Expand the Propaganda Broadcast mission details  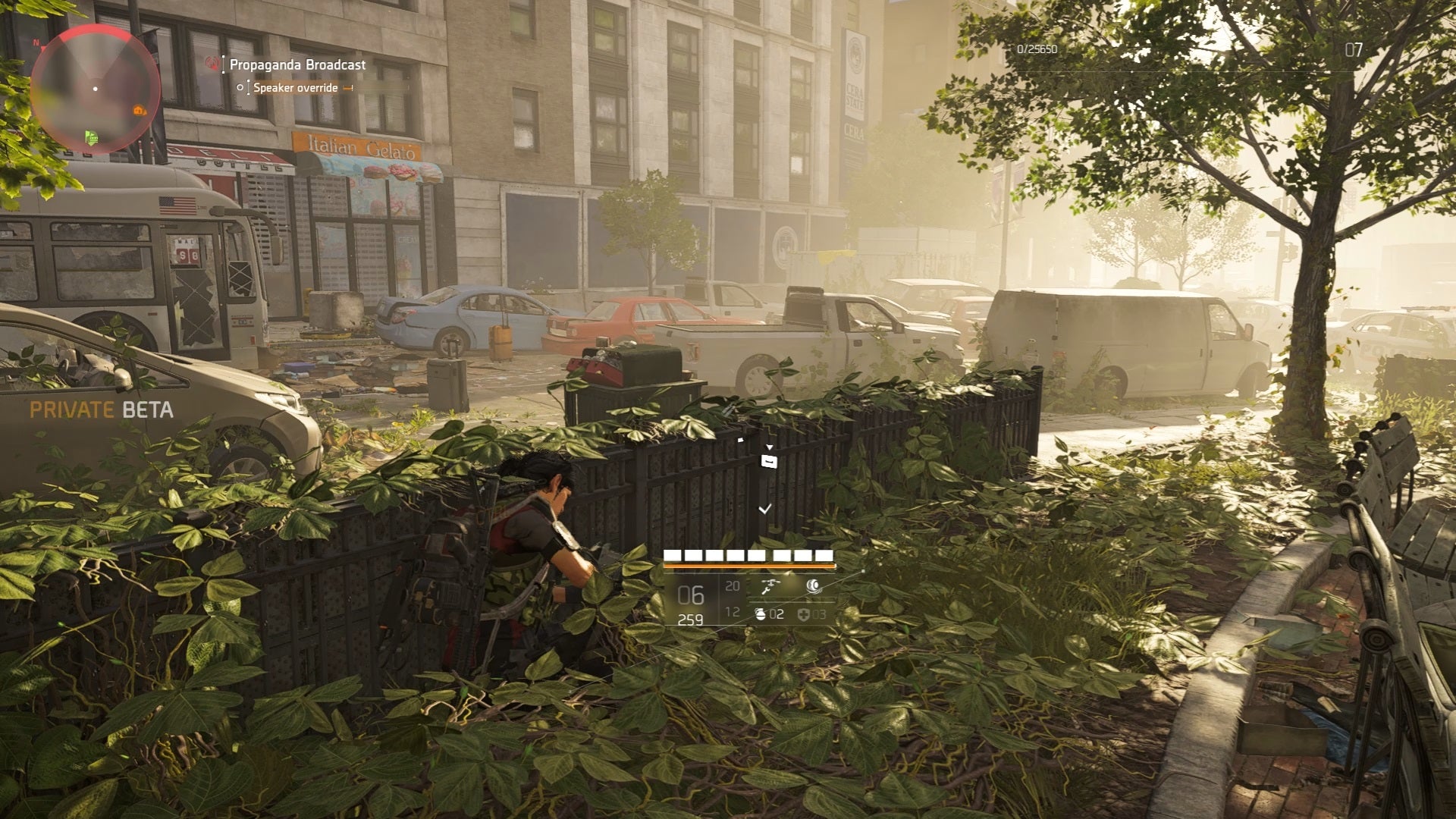click(297, 64)
